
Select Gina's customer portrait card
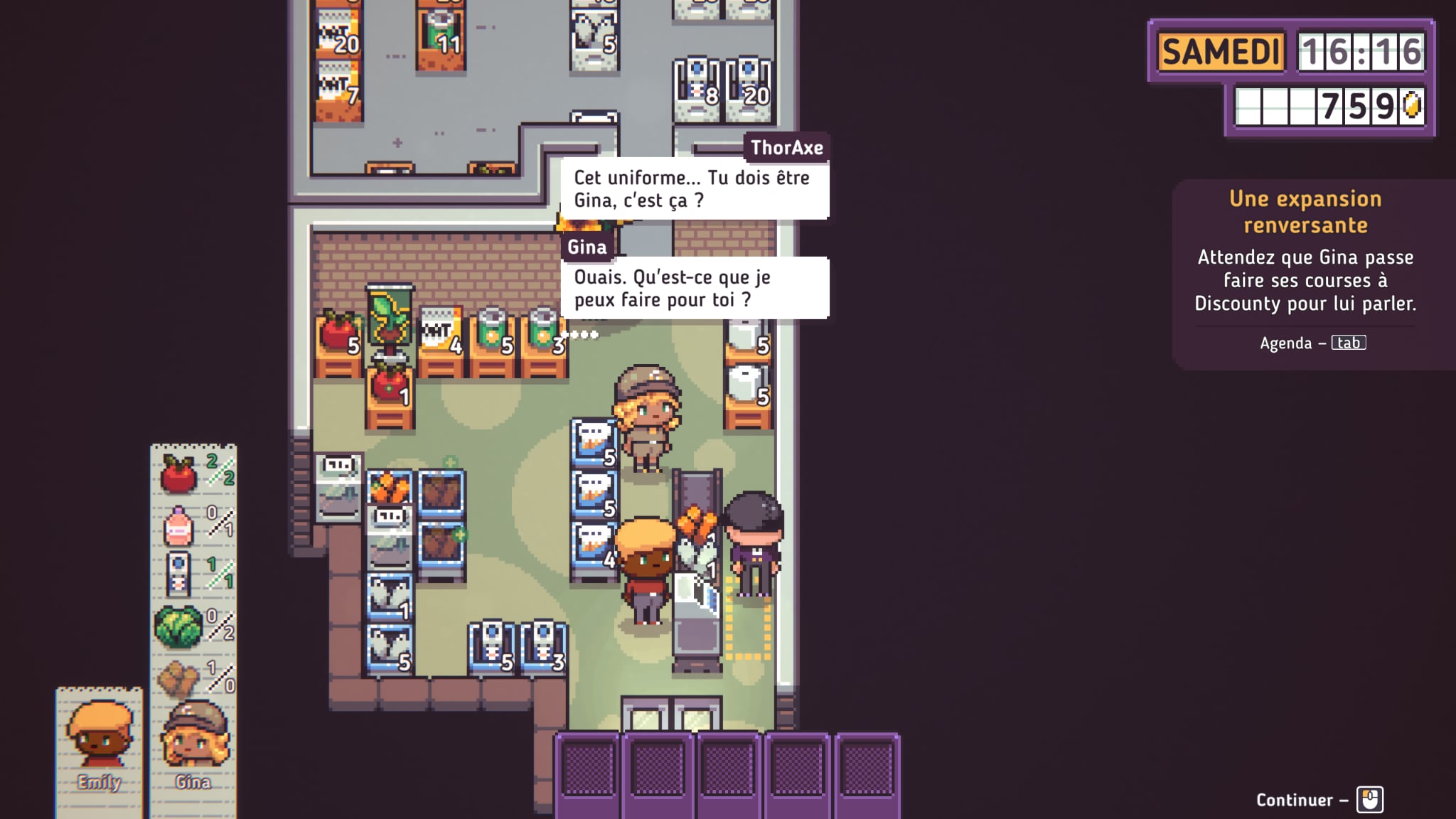pyautogui.click(x=193, y=746)
